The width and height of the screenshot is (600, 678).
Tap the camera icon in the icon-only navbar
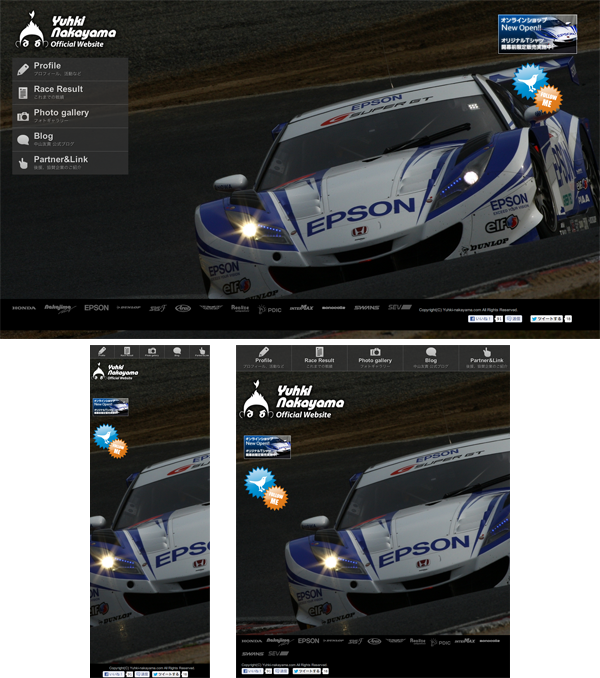tap(152, 351)
